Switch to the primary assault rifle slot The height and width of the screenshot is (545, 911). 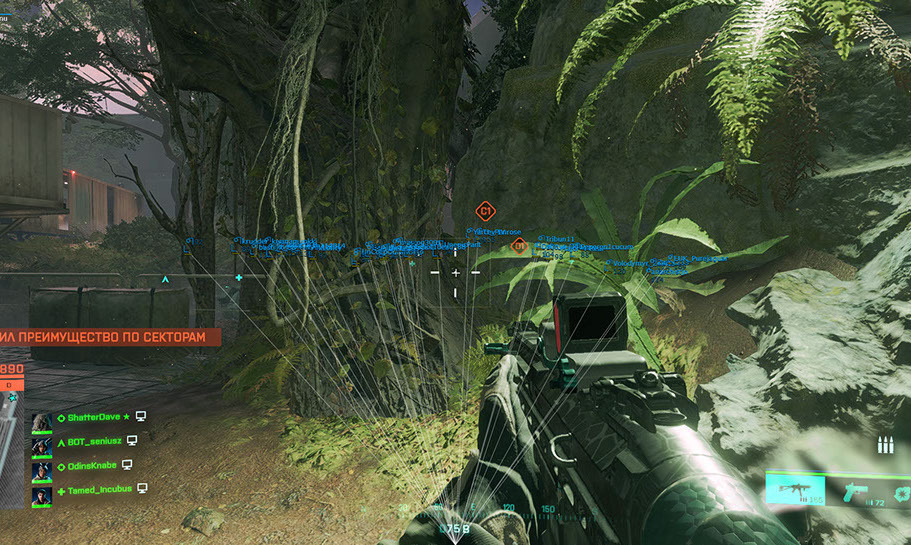pos(796,490)
